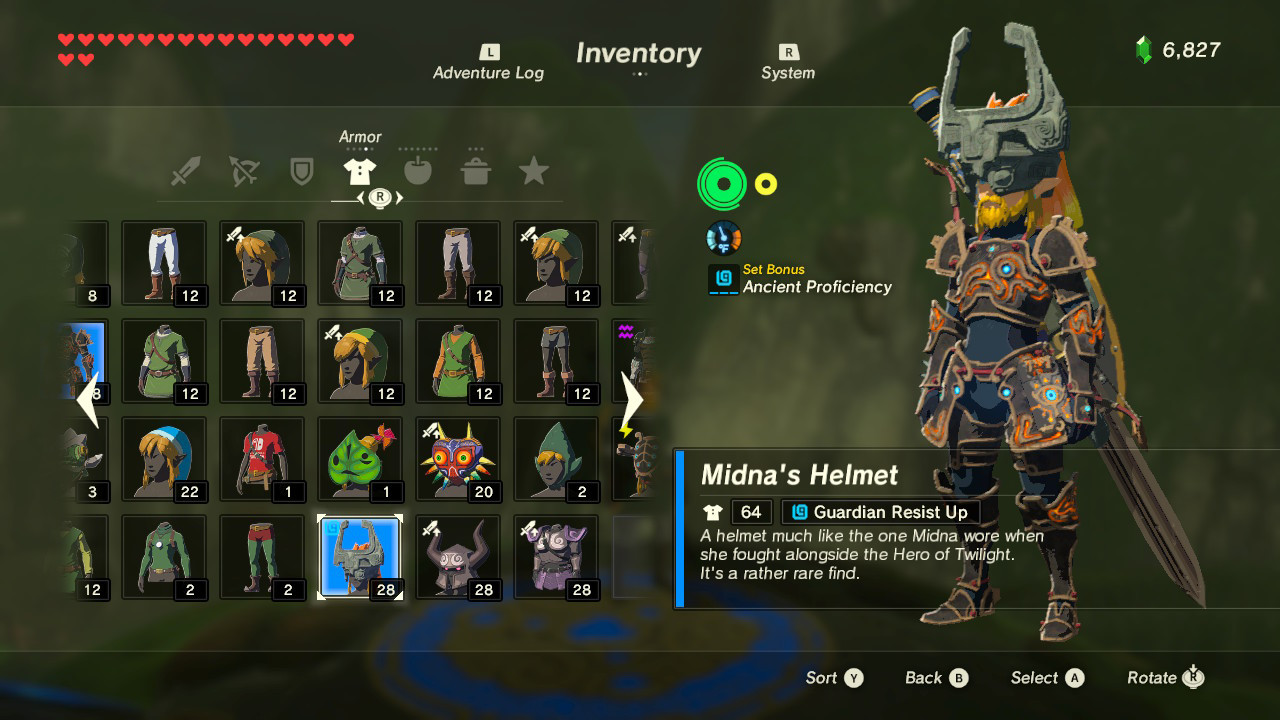Select the Korok Mask leaf thumbnail

click(360, 458)
